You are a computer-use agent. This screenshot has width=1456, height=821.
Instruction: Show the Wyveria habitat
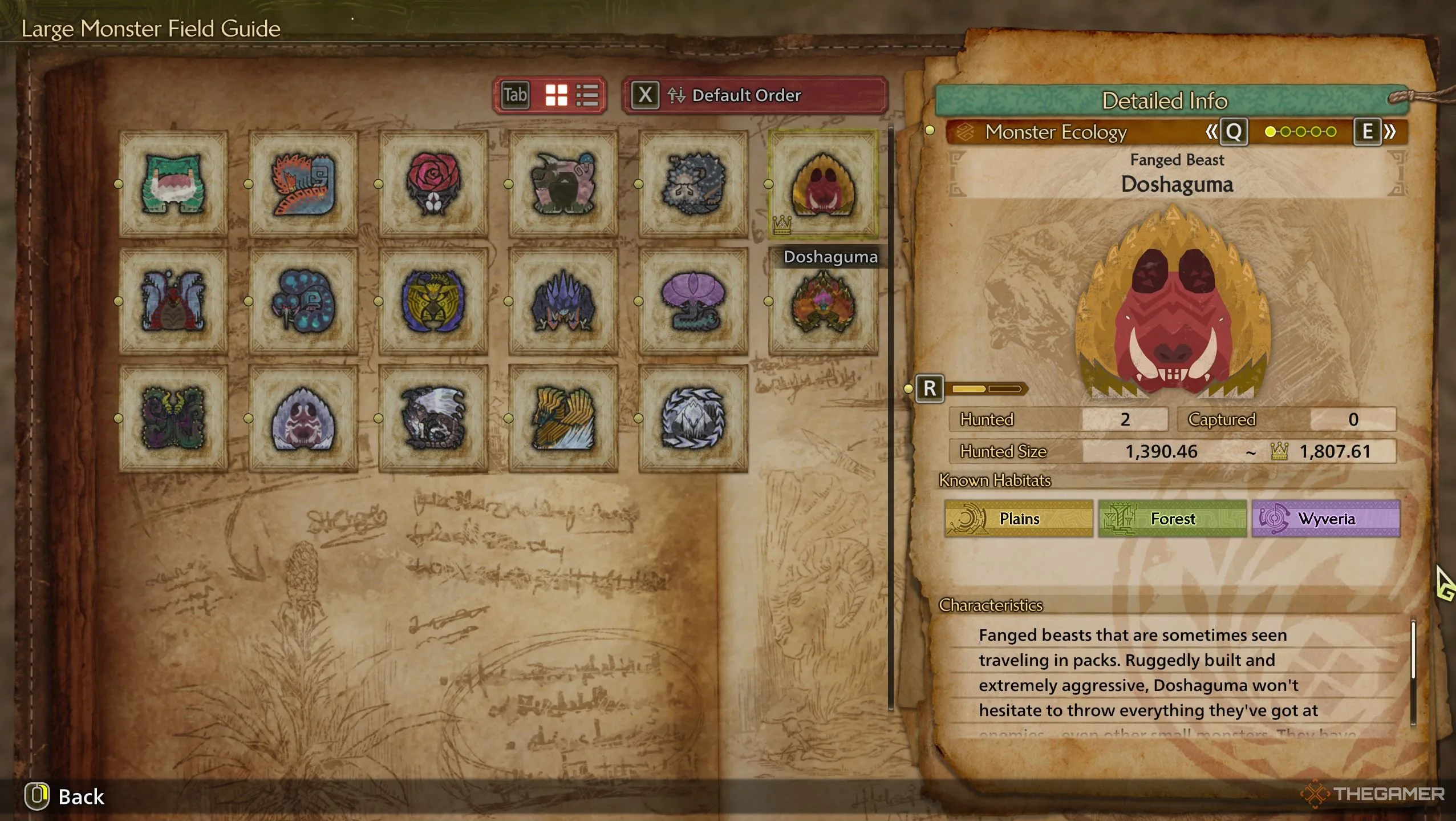pos(1325,519)
